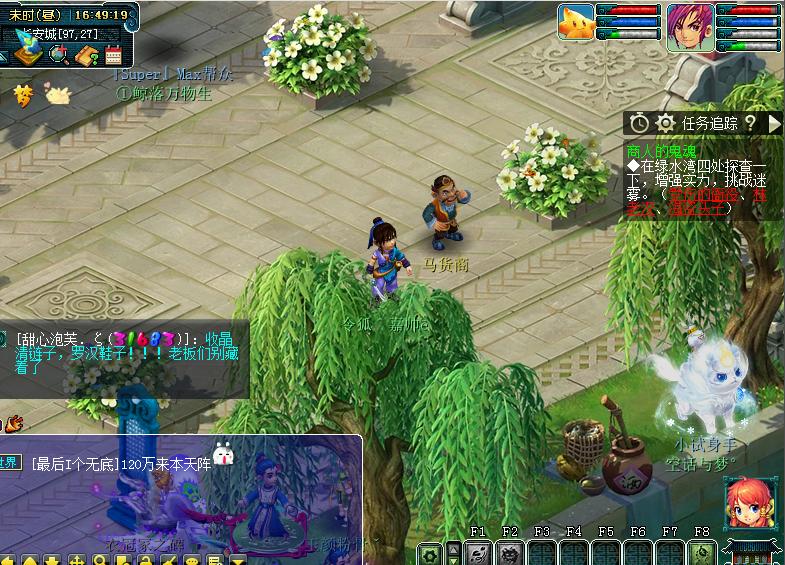785x565 pixels.
Task: Use the F2 skill slot
Action: pyautogui.click(x=510, y=553)
